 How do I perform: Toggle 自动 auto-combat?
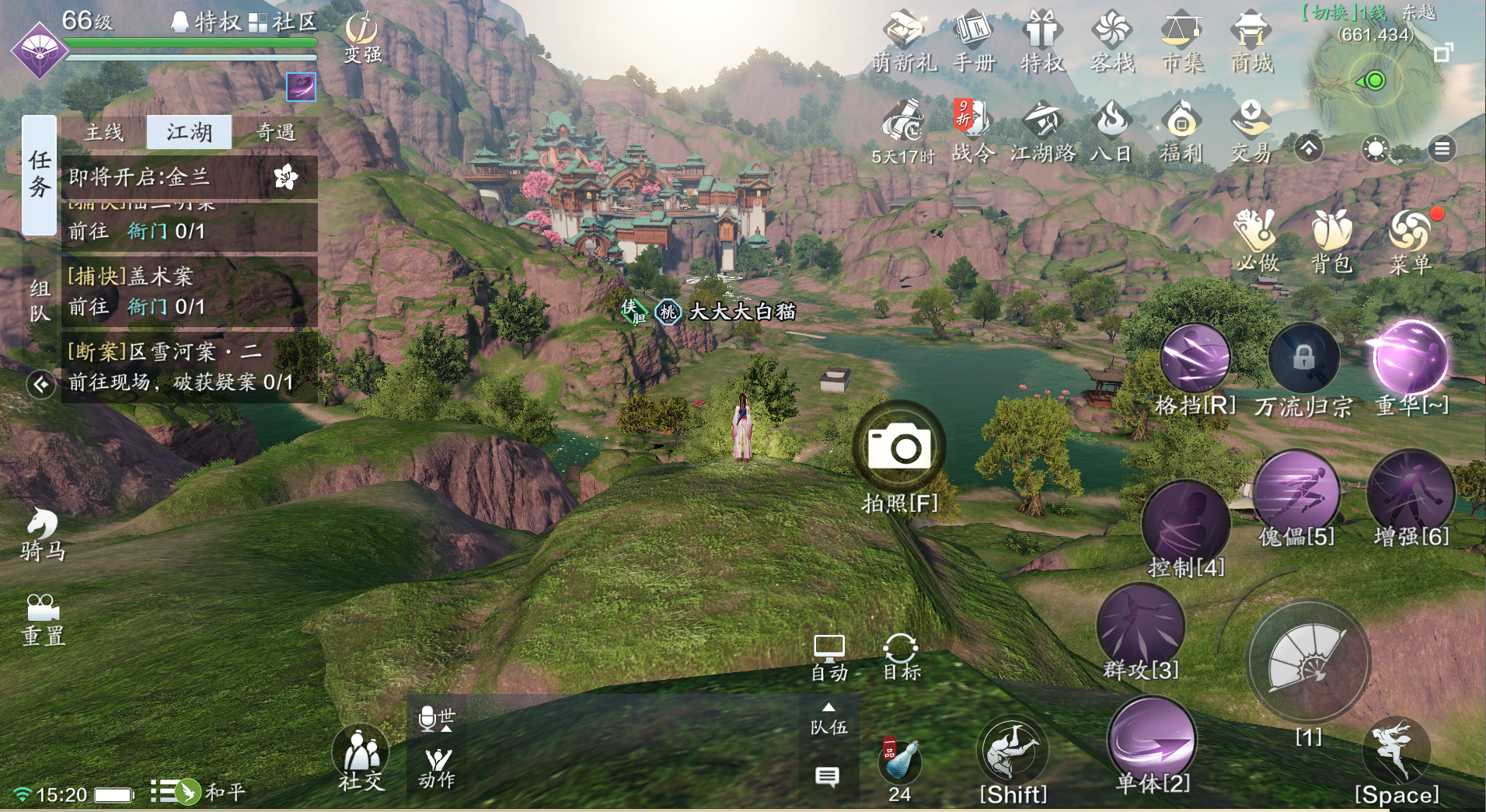[x=829, y=657]
